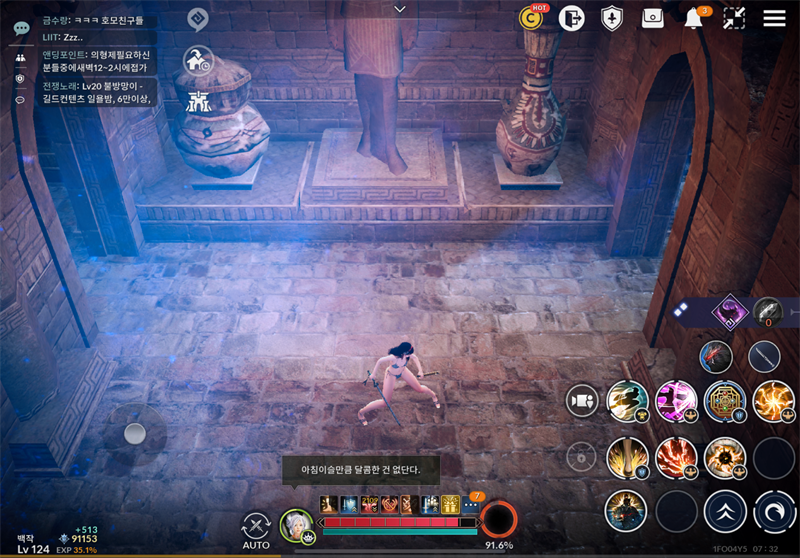Image resolution: width=800 pixels, height=558 pixels.
Task: Activate the pink energy slash skill
Action: (676, 400)
